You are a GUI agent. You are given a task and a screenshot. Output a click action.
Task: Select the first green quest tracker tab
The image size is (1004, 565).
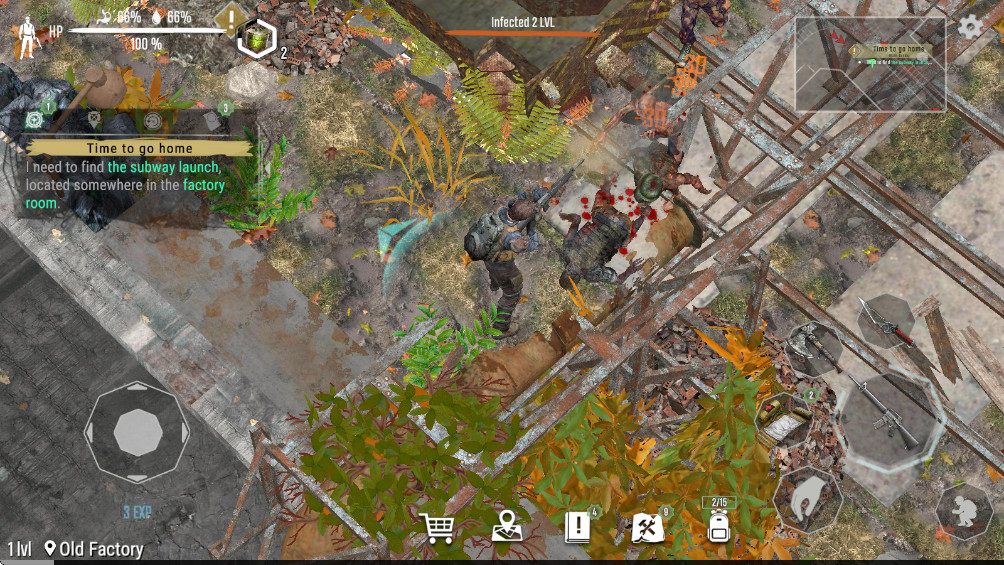(35, 120)
